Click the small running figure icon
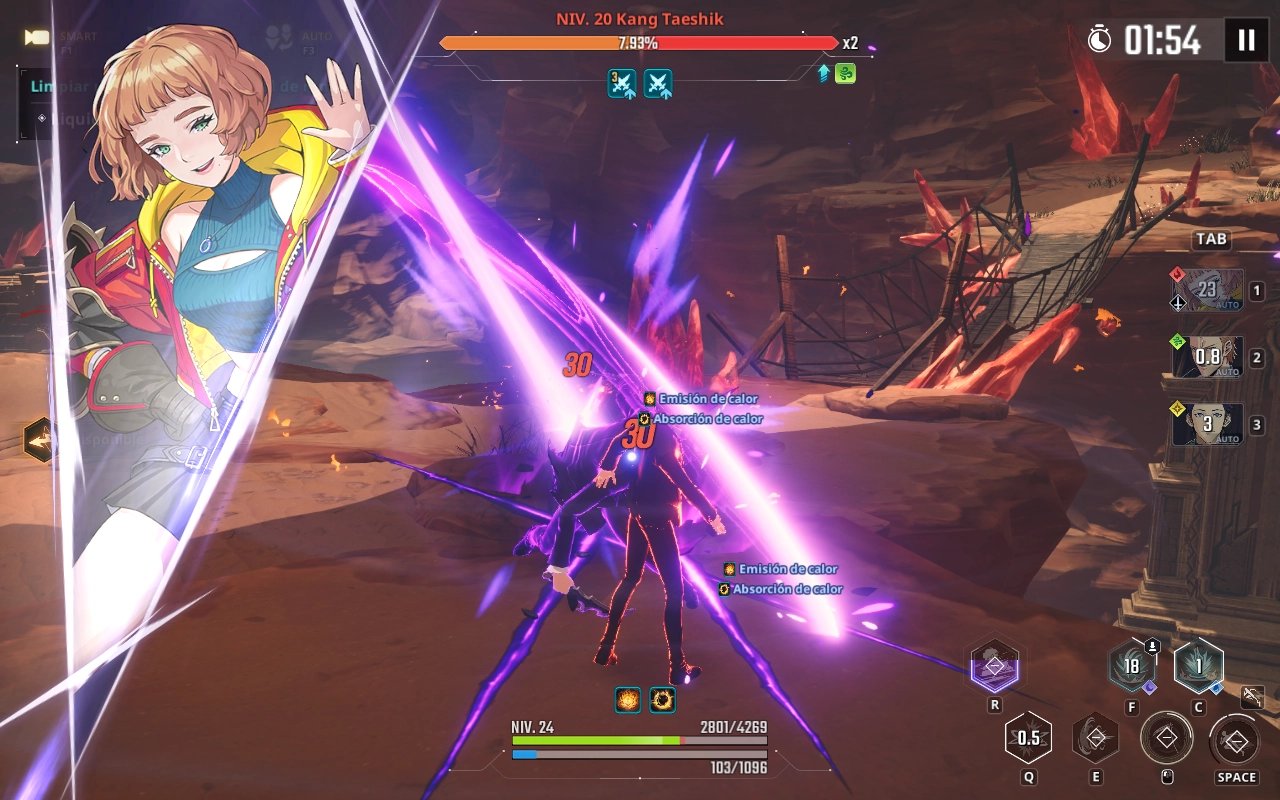This screenshot has width=1280, height=800. click(x=1252, y=697)
